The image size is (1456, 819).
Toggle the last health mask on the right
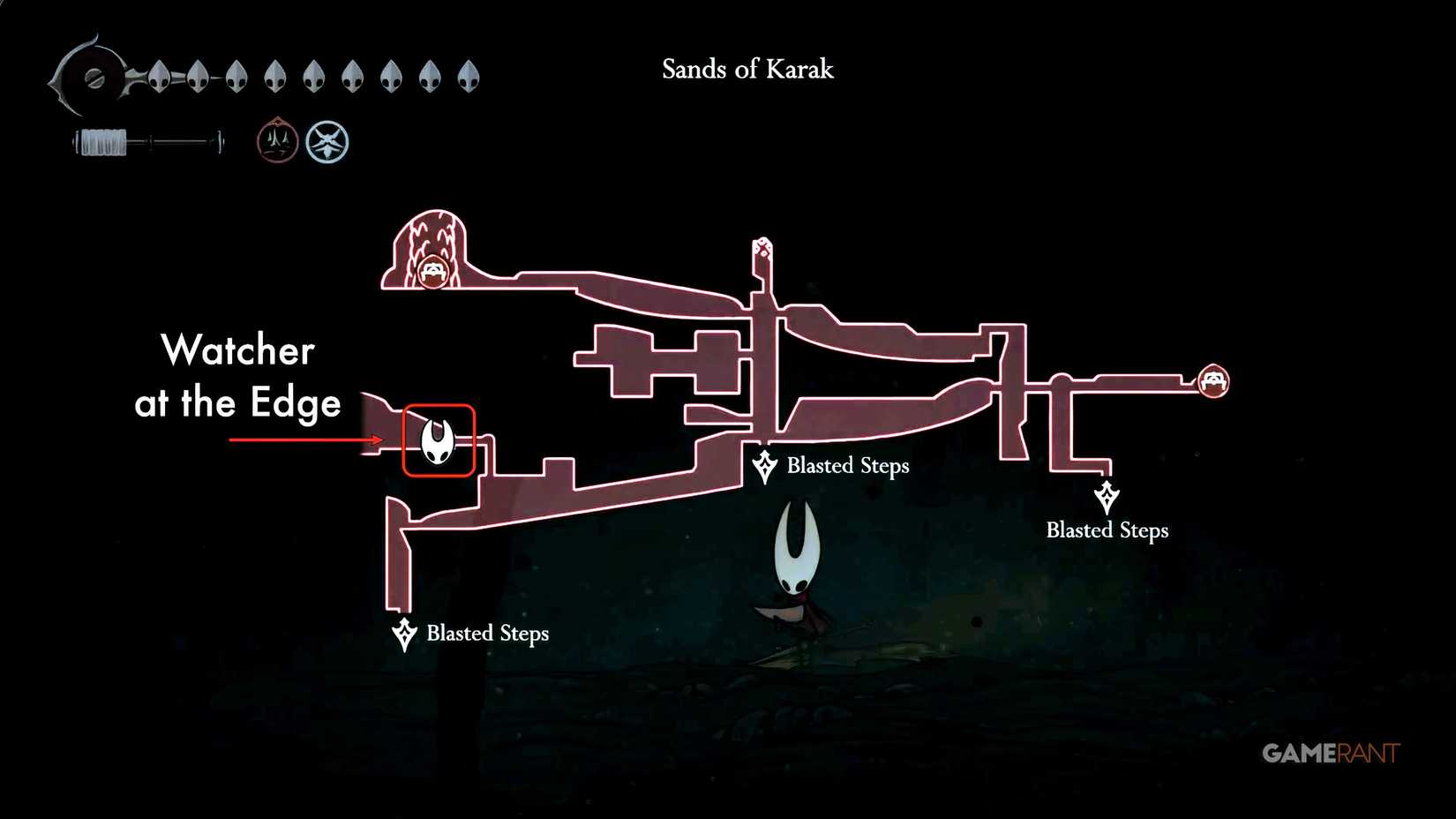[x=465, y=75]
